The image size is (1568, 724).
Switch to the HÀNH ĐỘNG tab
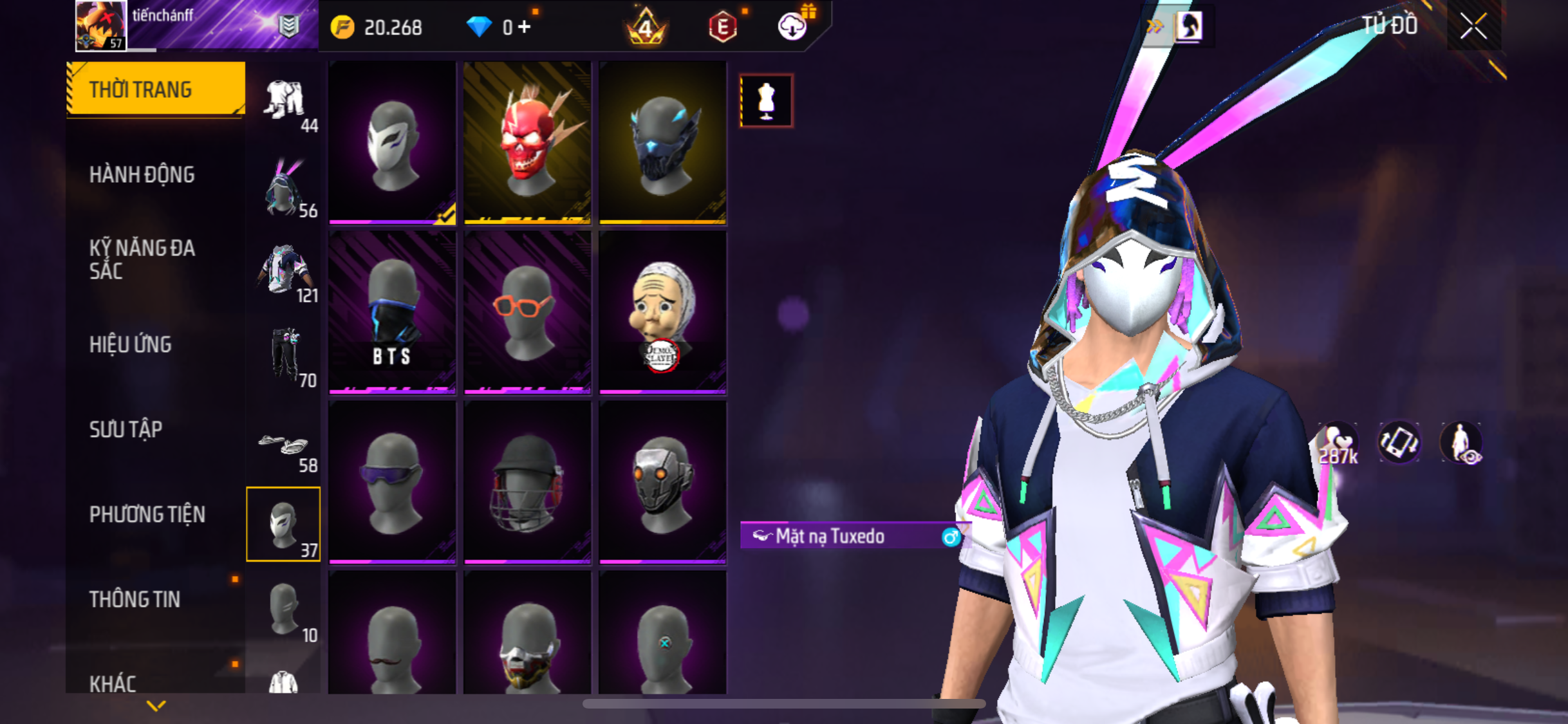[x=142, y=174]
